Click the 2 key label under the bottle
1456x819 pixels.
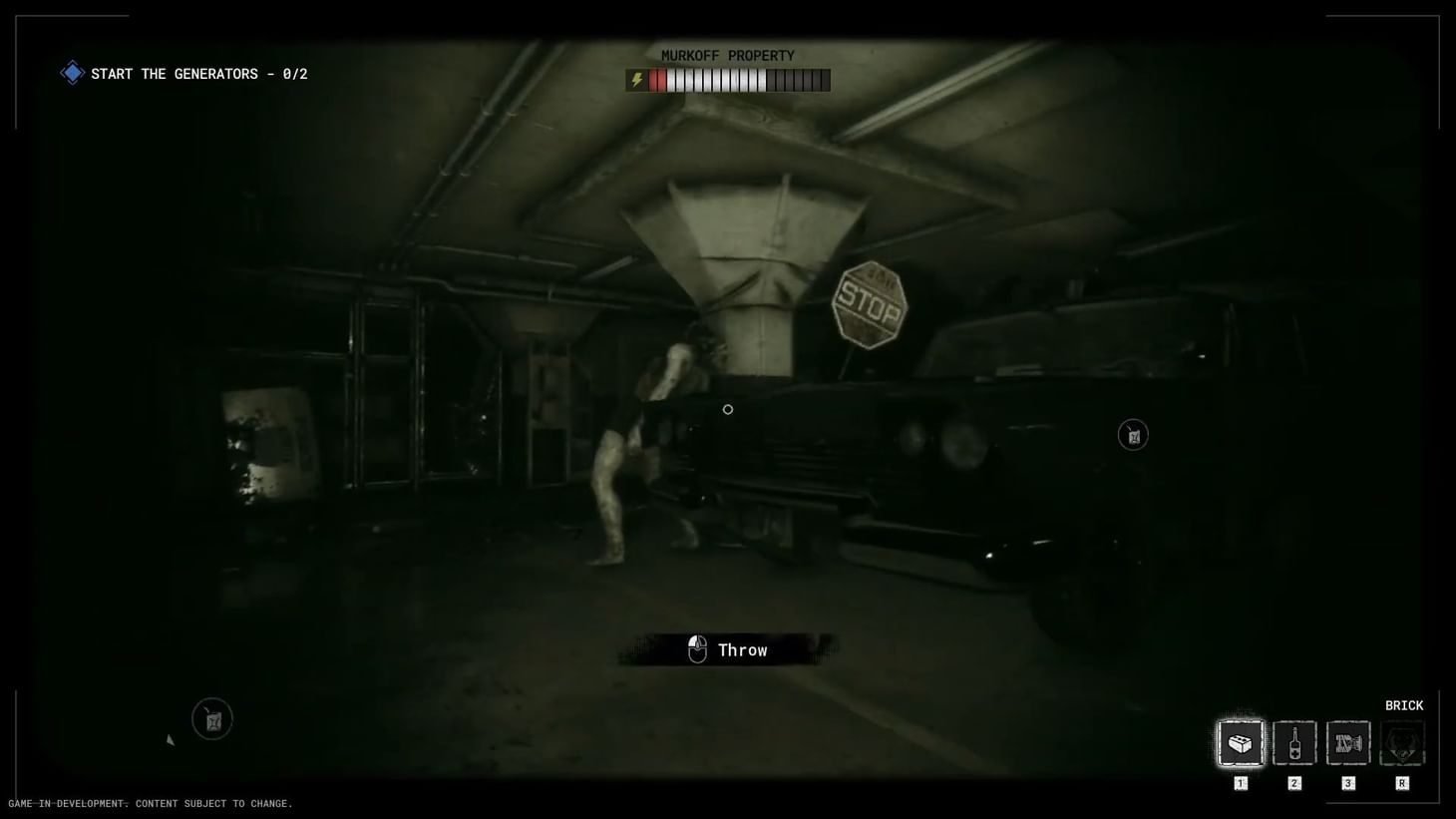[1293, 783]
